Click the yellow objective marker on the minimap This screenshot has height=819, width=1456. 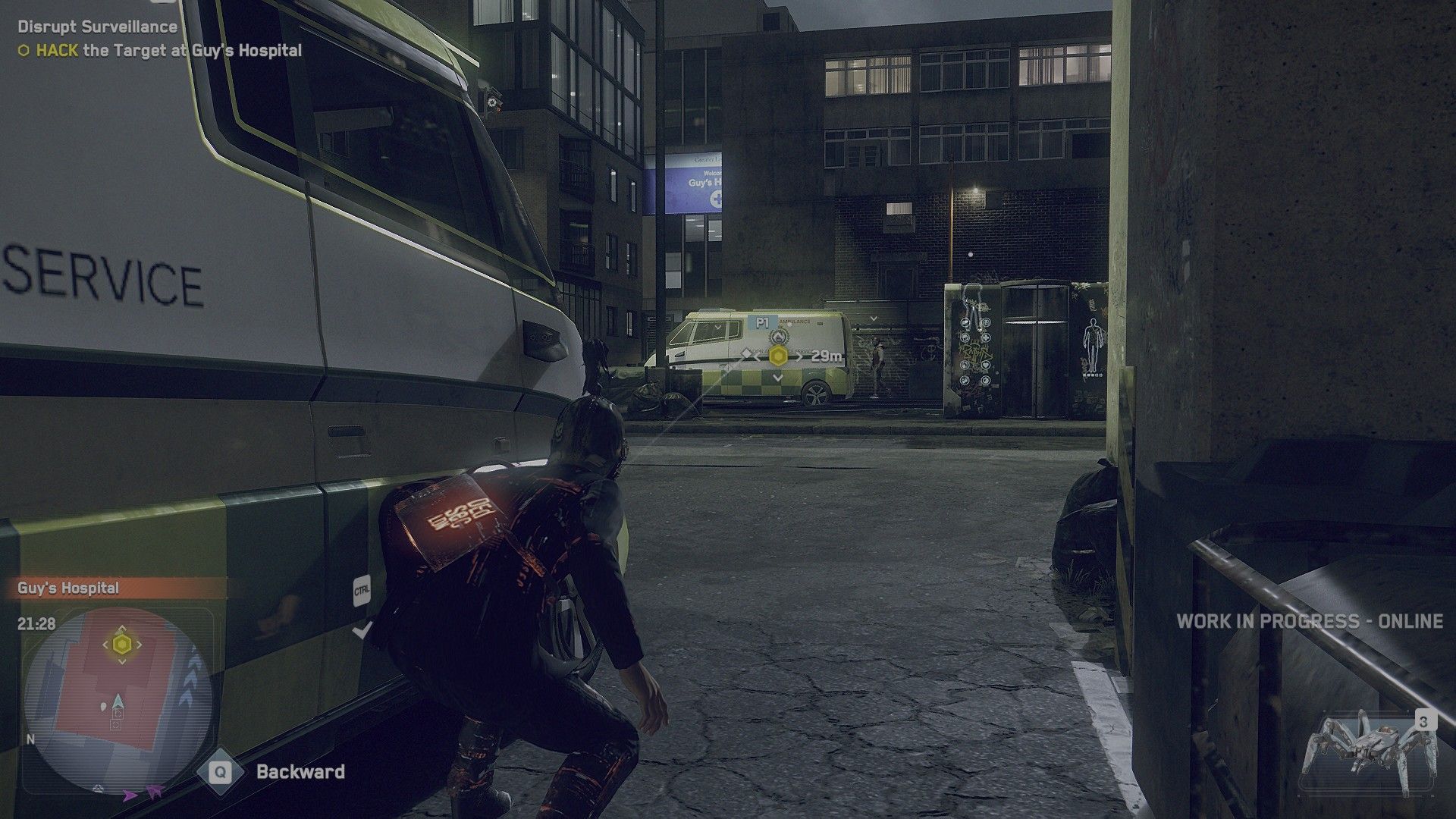point(122,645)
